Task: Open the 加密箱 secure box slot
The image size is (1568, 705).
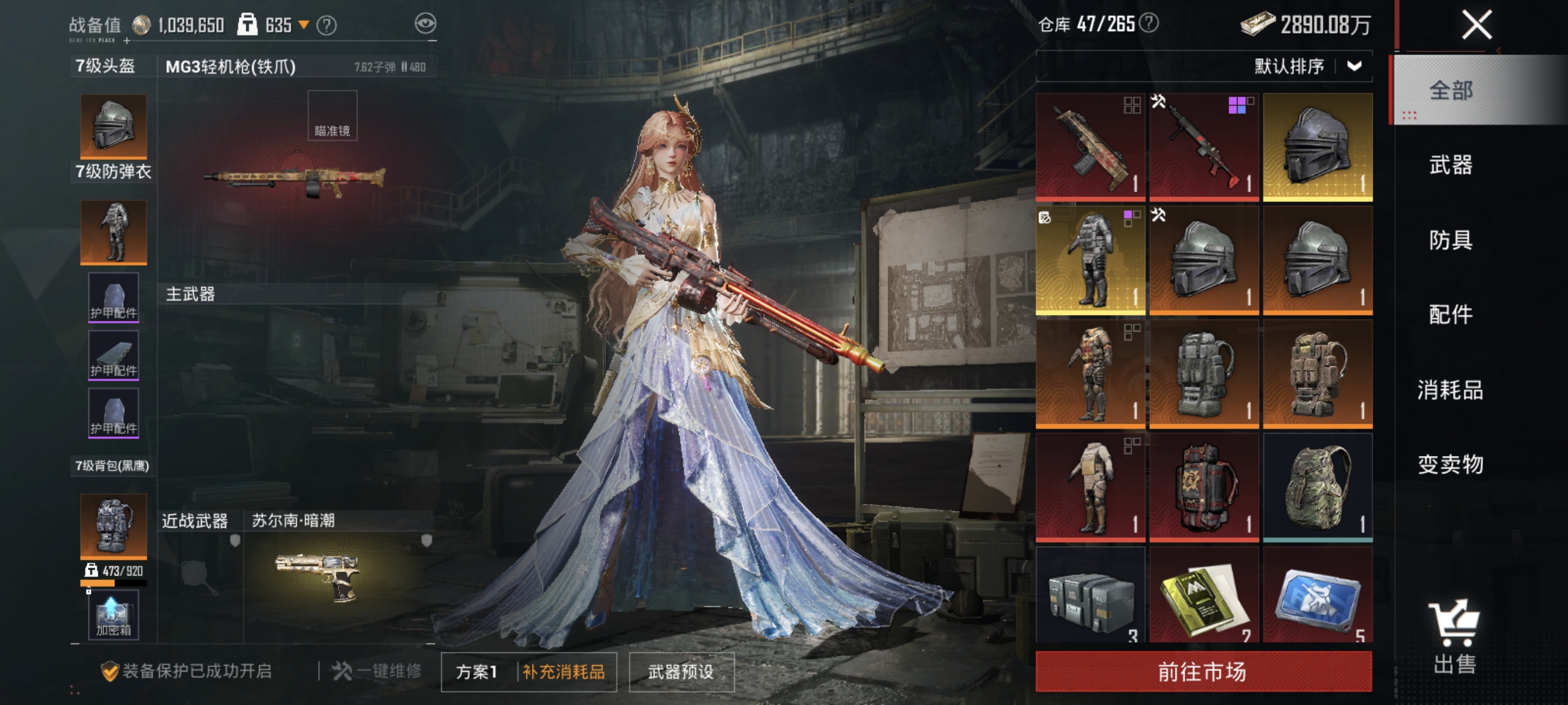Action: tap(113, 616)
